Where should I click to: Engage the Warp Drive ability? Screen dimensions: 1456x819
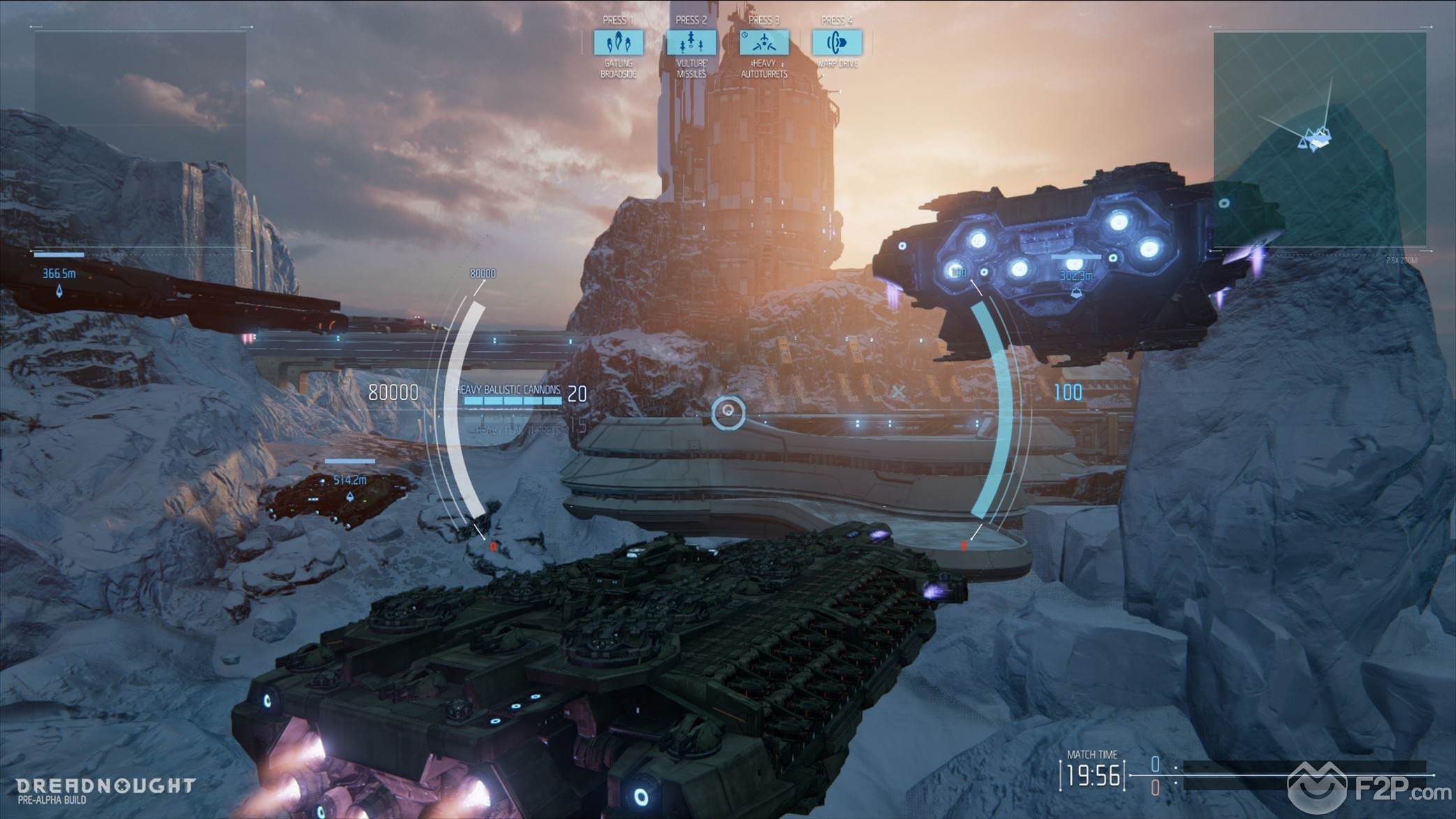837,43
